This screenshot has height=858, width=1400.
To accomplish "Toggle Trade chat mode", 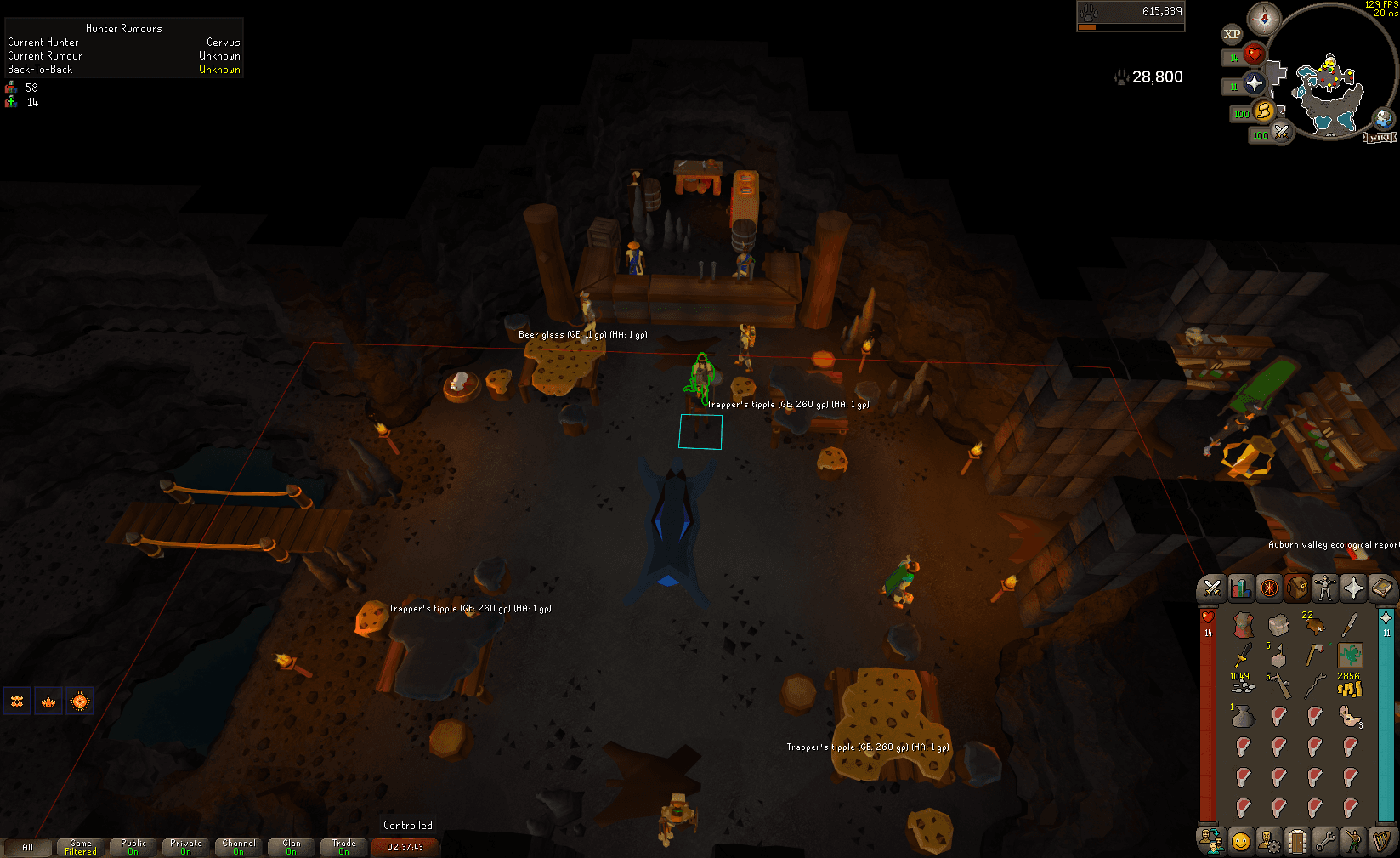I will point(344,845).
